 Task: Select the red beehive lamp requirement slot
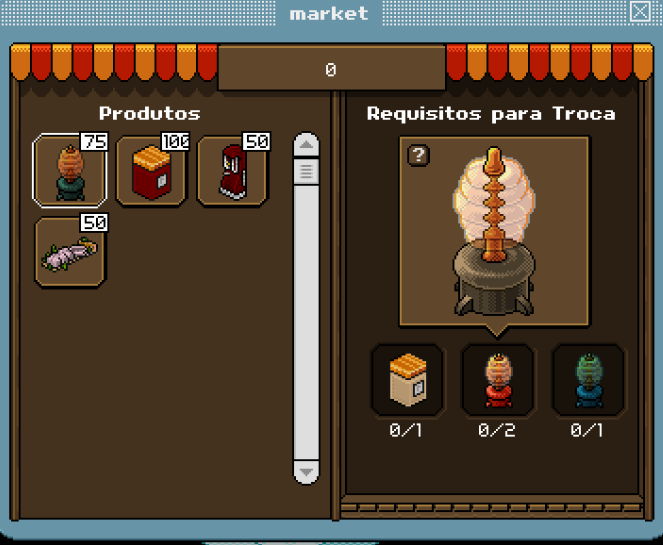tap(497, 380)
